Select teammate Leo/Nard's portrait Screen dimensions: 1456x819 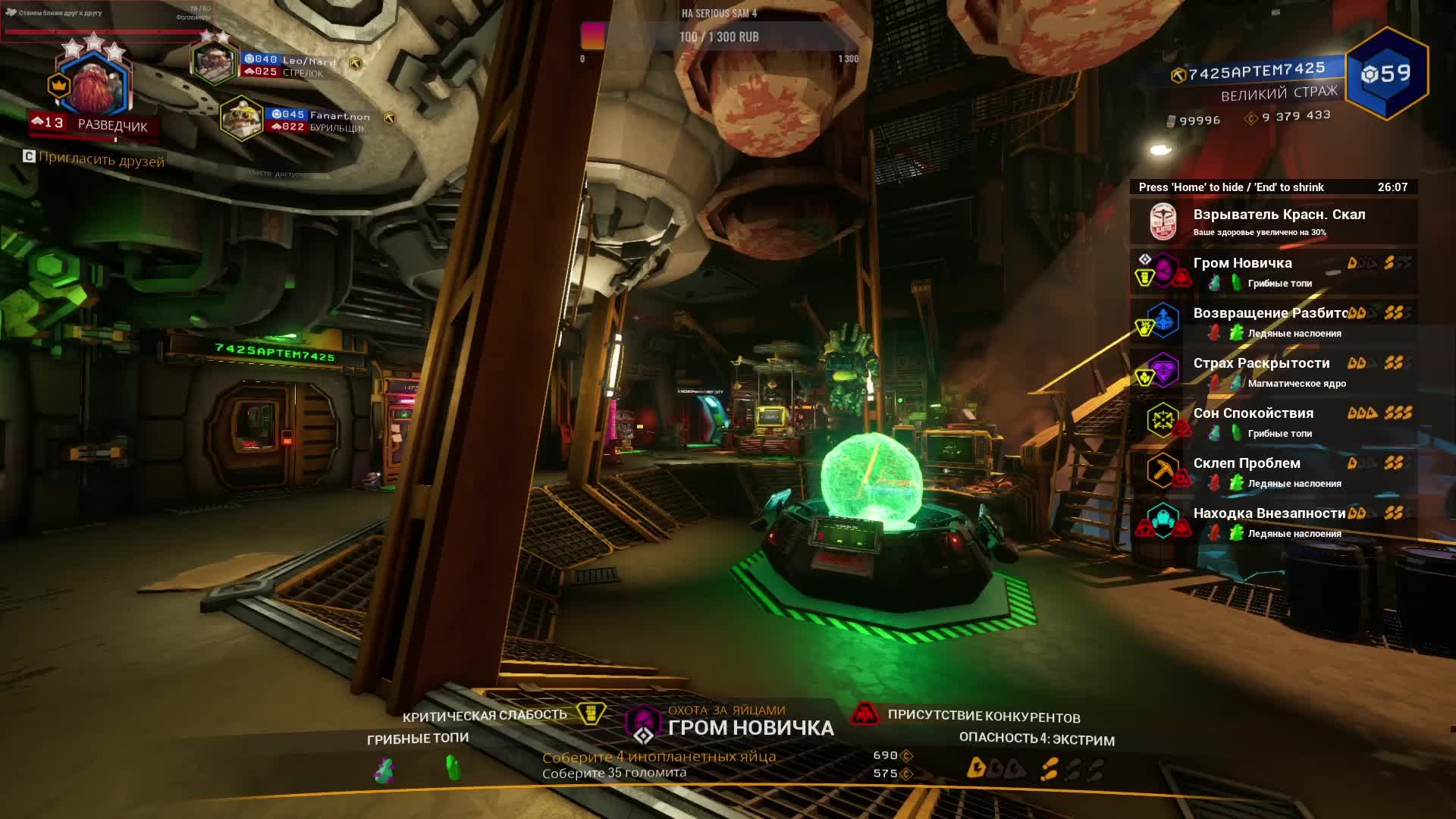(215, 62)
